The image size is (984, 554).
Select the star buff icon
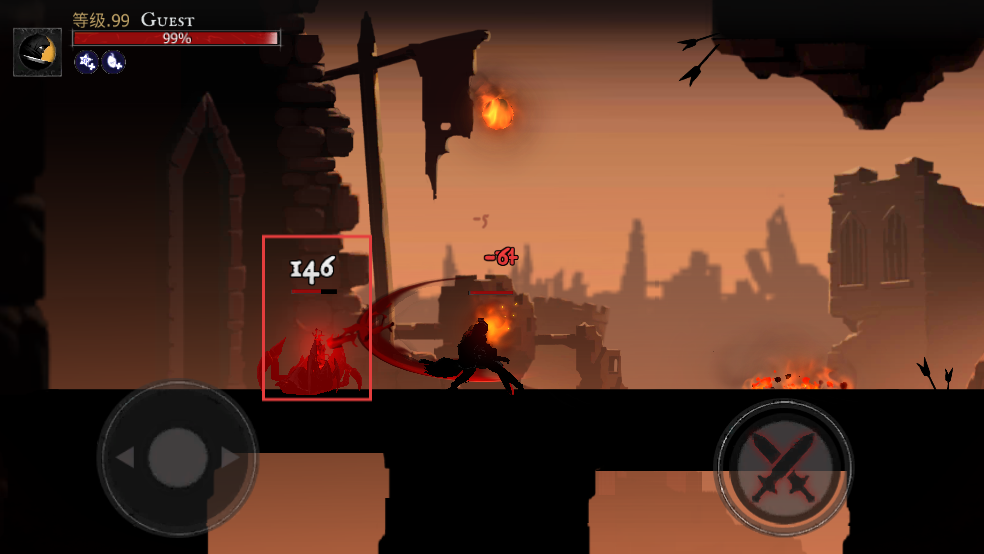pyautogui.click(x=87, y=62)
